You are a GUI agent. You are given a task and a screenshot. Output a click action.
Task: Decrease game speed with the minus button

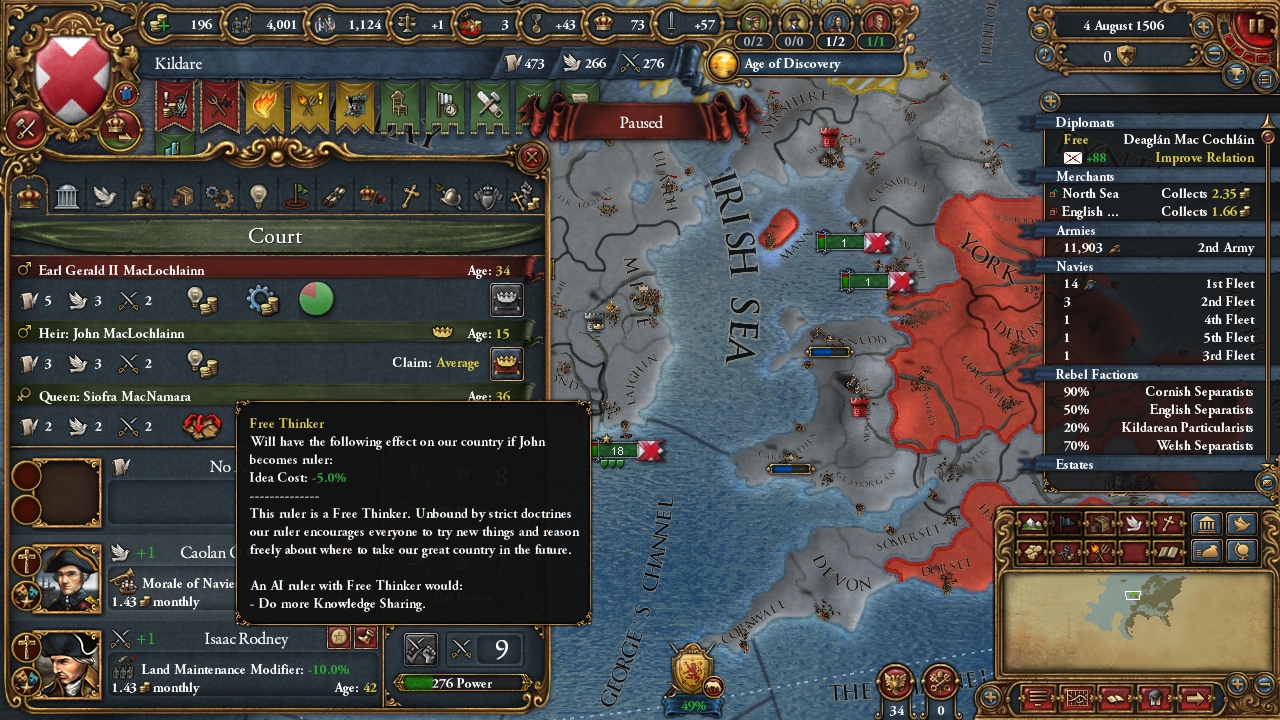[x=1215, y=56]
